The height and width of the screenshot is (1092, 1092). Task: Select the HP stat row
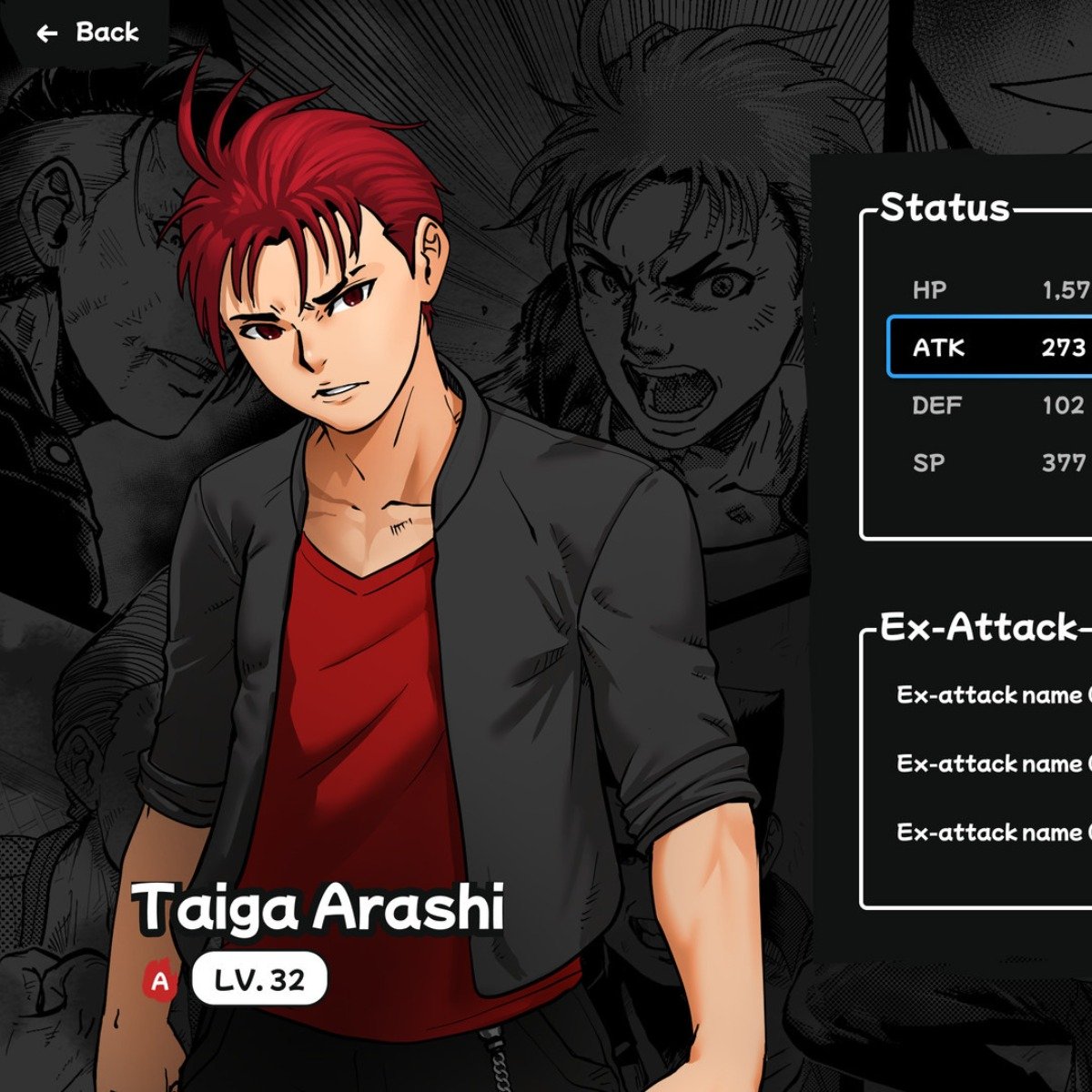point(992,290)
